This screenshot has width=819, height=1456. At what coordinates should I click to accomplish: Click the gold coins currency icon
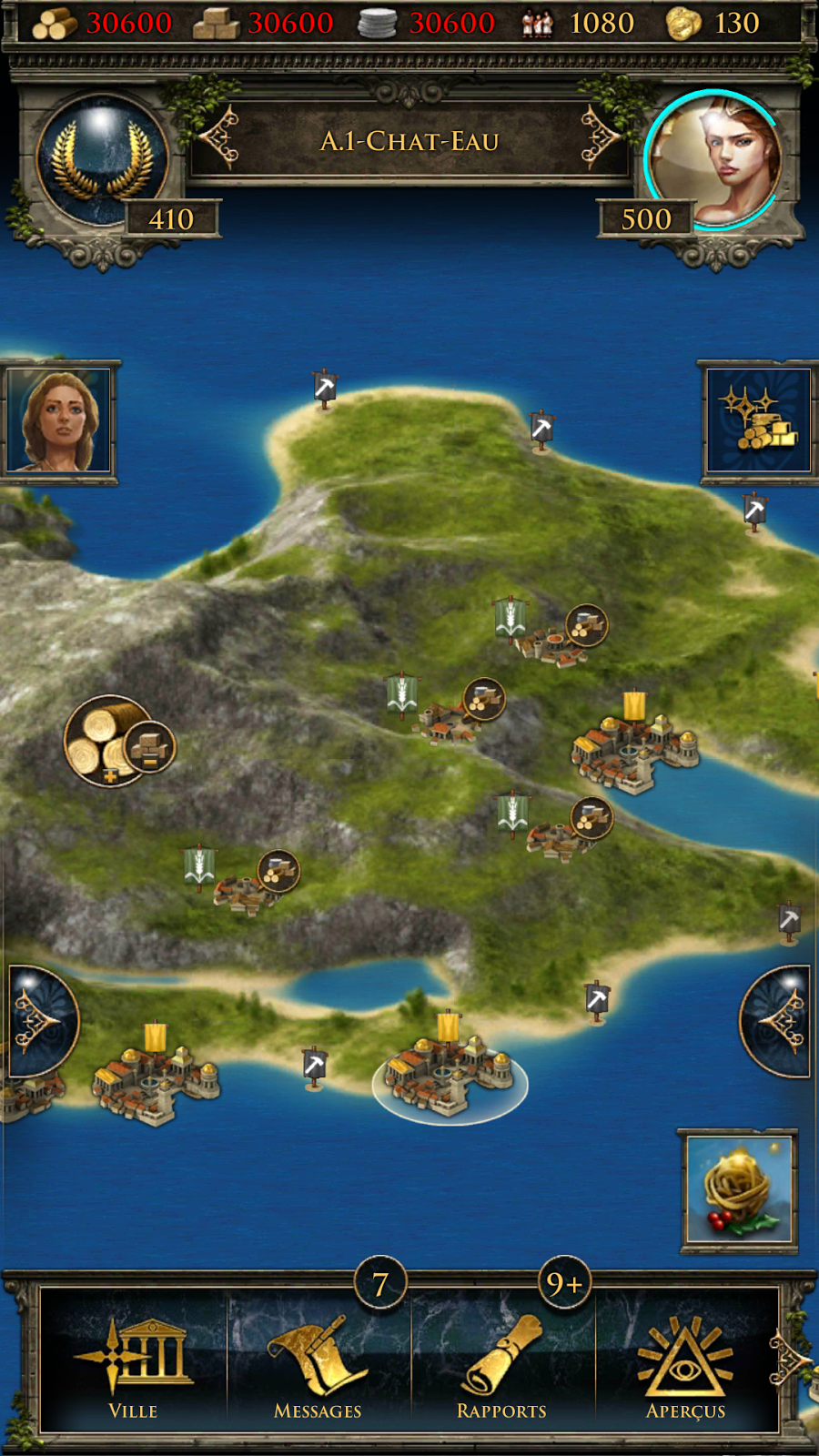tap(683, 24)
